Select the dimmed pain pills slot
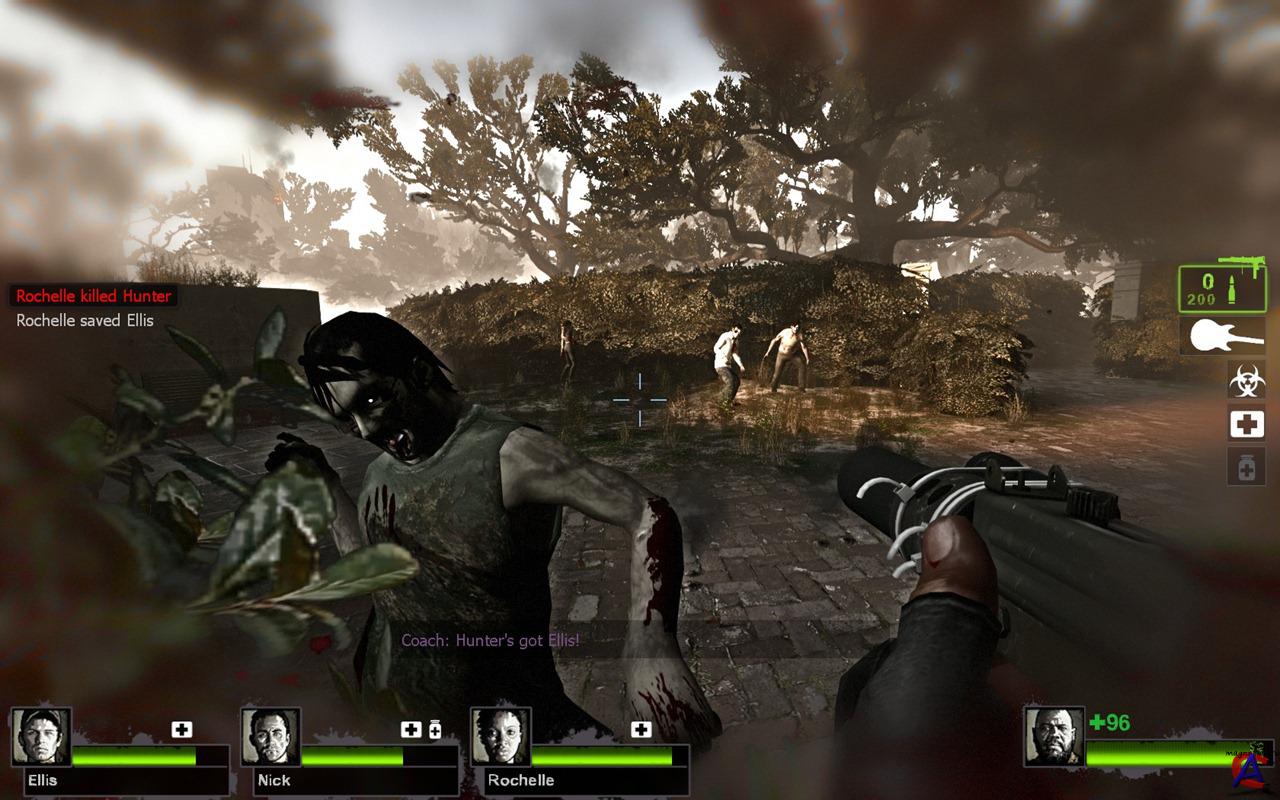The image size is (1280, 800). point(1246,467)
